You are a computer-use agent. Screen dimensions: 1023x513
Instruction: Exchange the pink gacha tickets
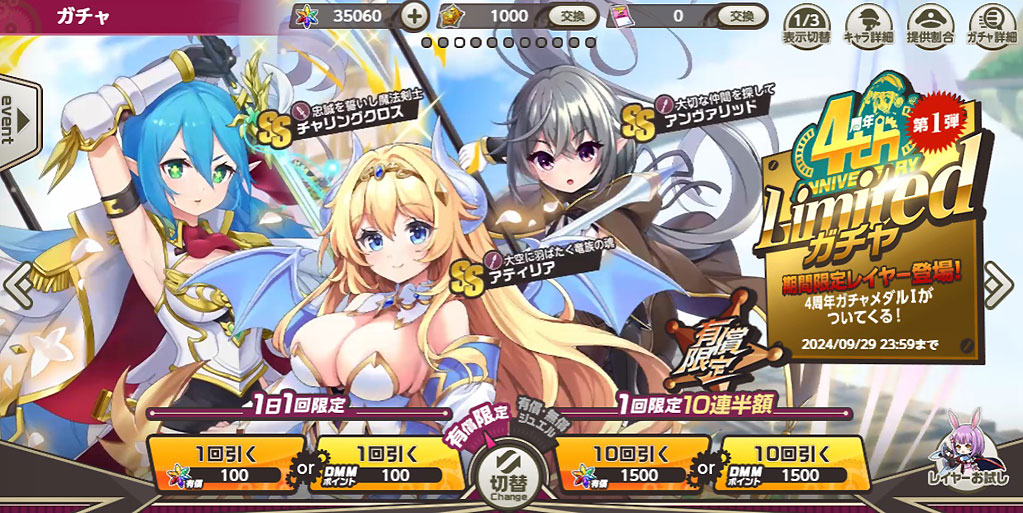[741, 16]
